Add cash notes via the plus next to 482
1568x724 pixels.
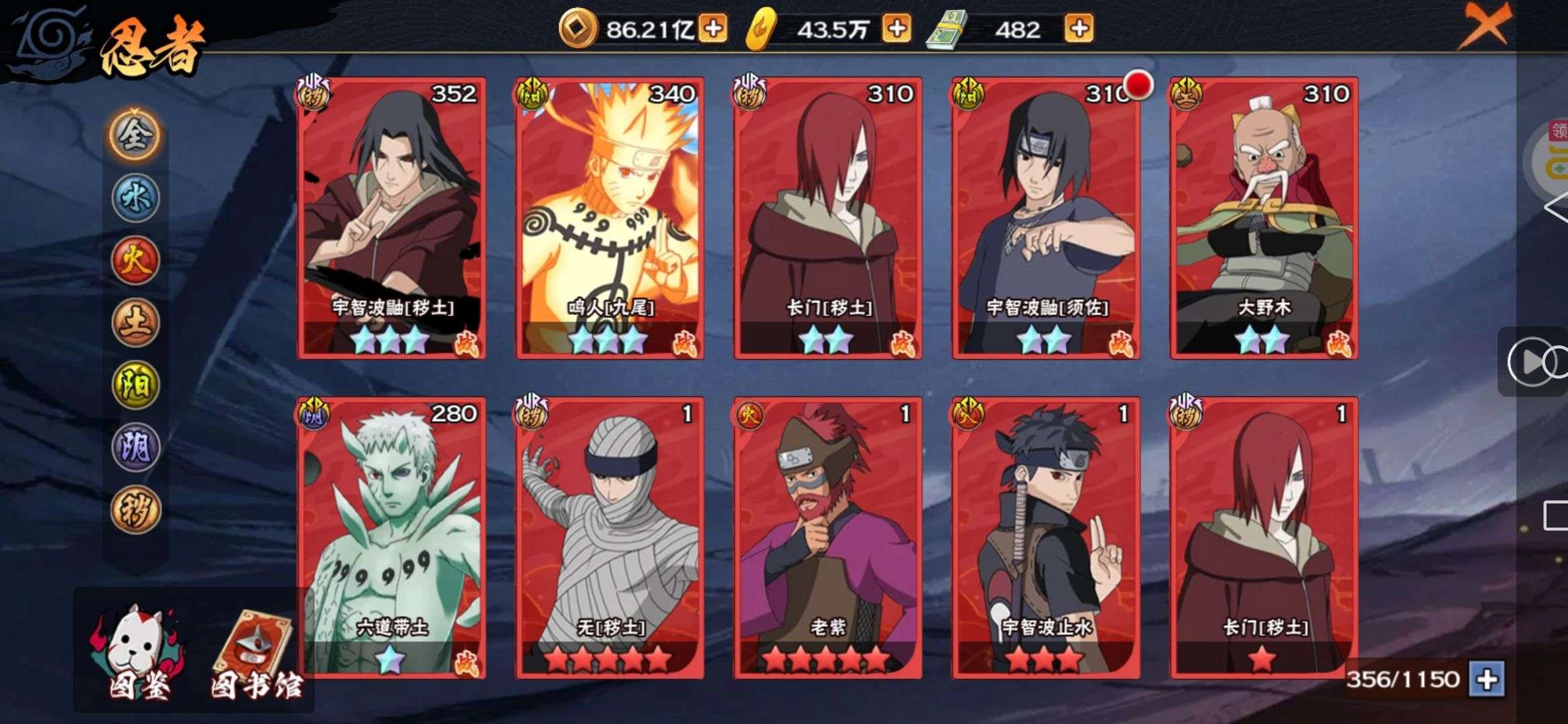(1079, 29)
